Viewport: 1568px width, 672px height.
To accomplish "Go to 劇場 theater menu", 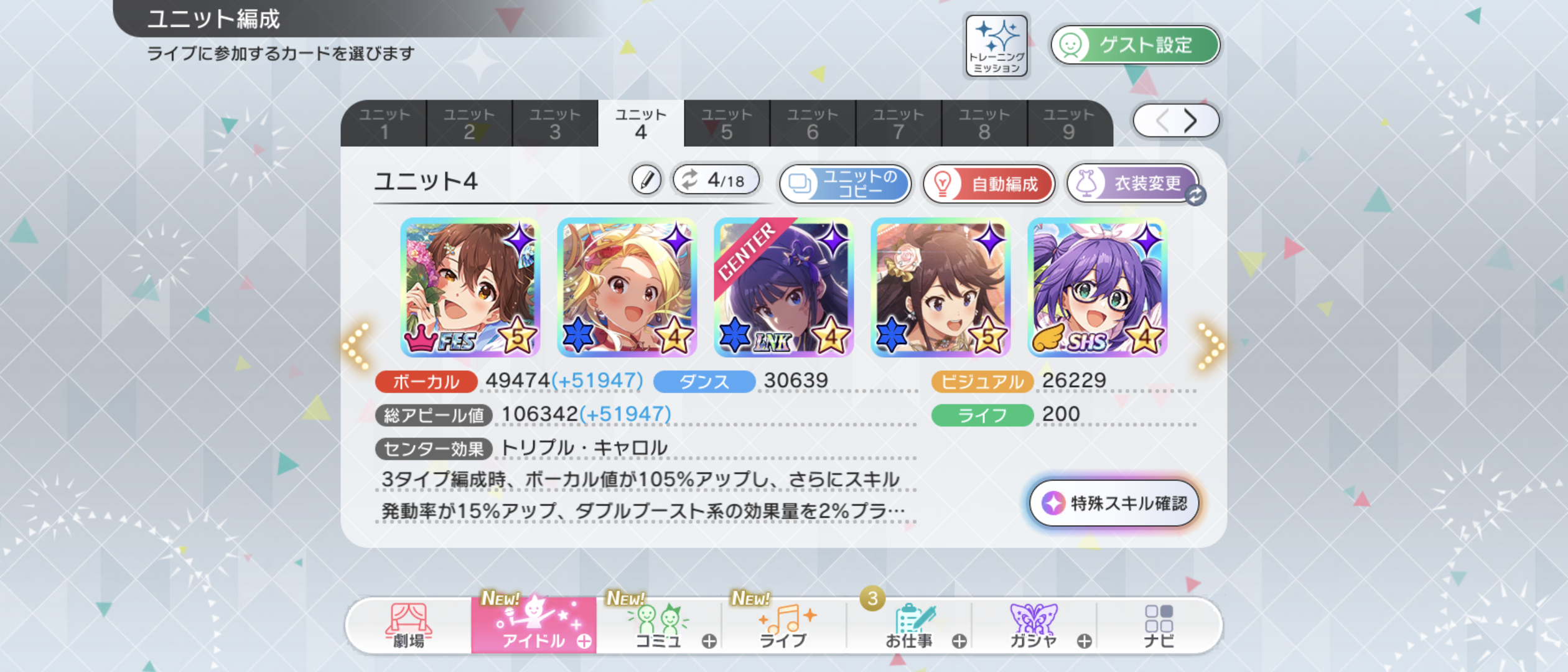I will tap(408, 626).
